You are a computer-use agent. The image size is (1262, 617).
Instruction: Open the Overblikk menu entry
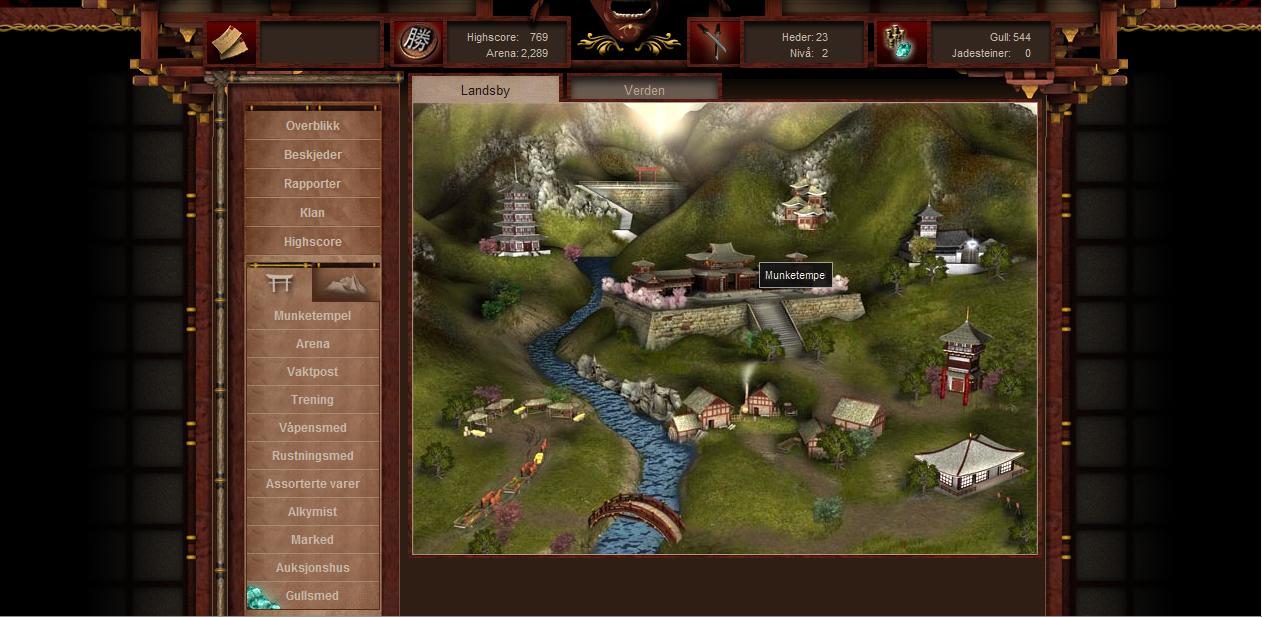click(x=312, y=126)
